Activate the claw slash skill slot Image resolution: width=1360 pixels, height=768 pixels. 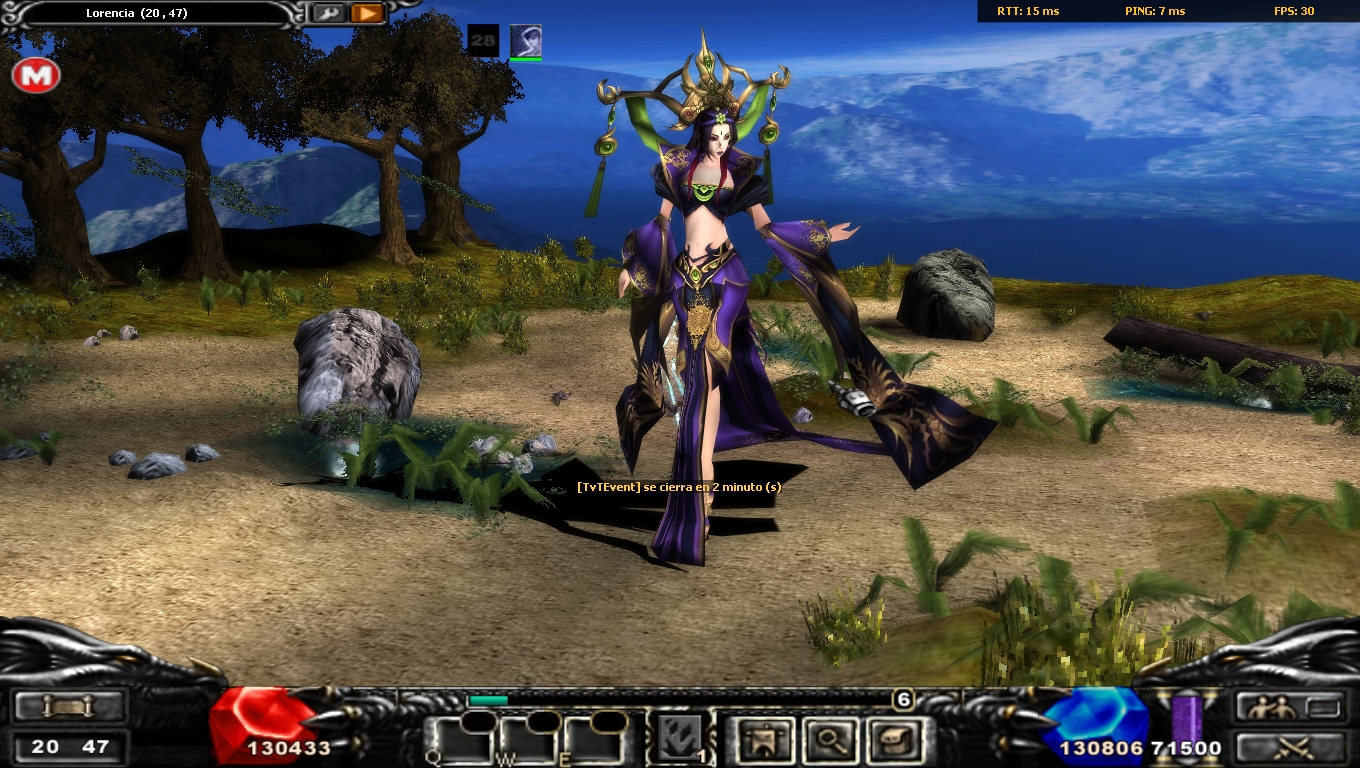(x=680, y=738)
